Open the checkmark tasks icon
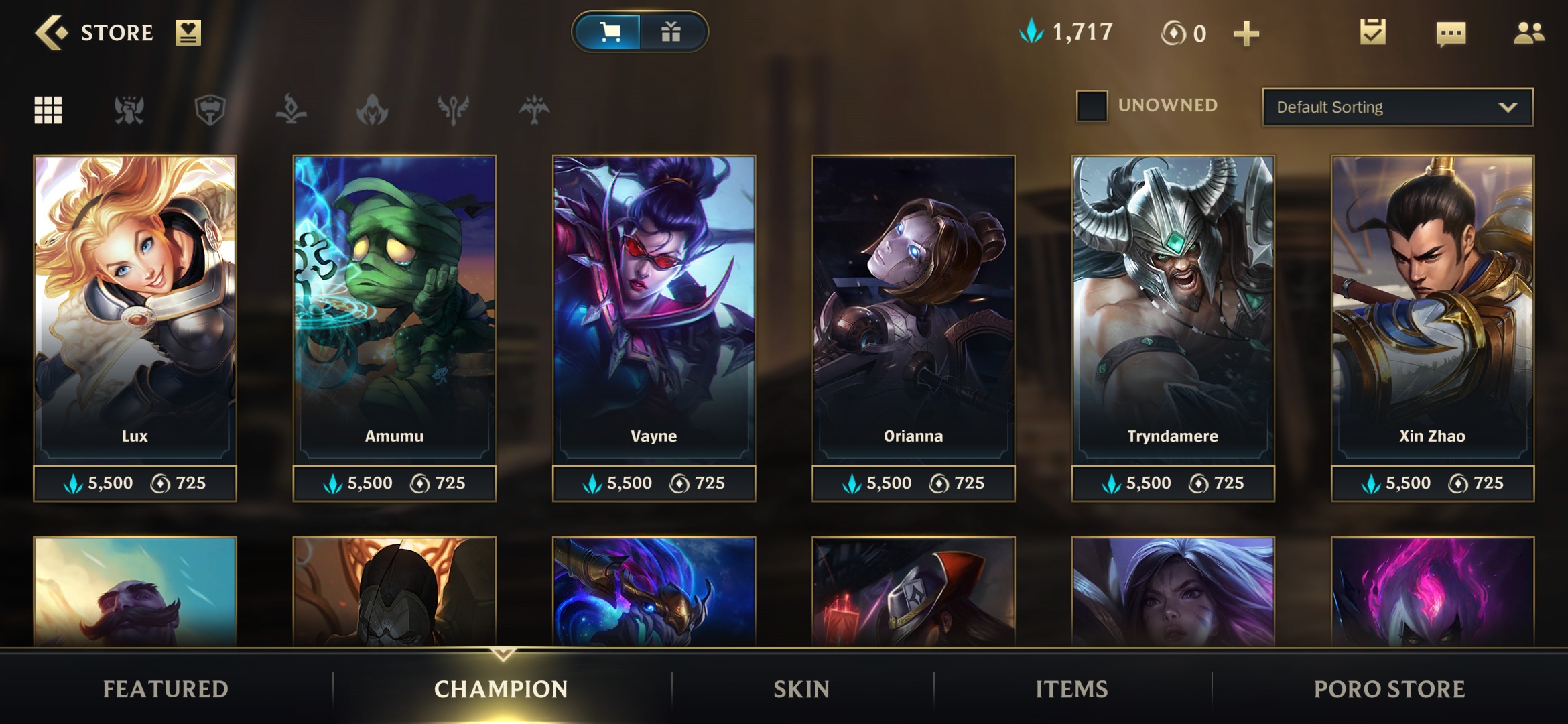 point(1372,32)
